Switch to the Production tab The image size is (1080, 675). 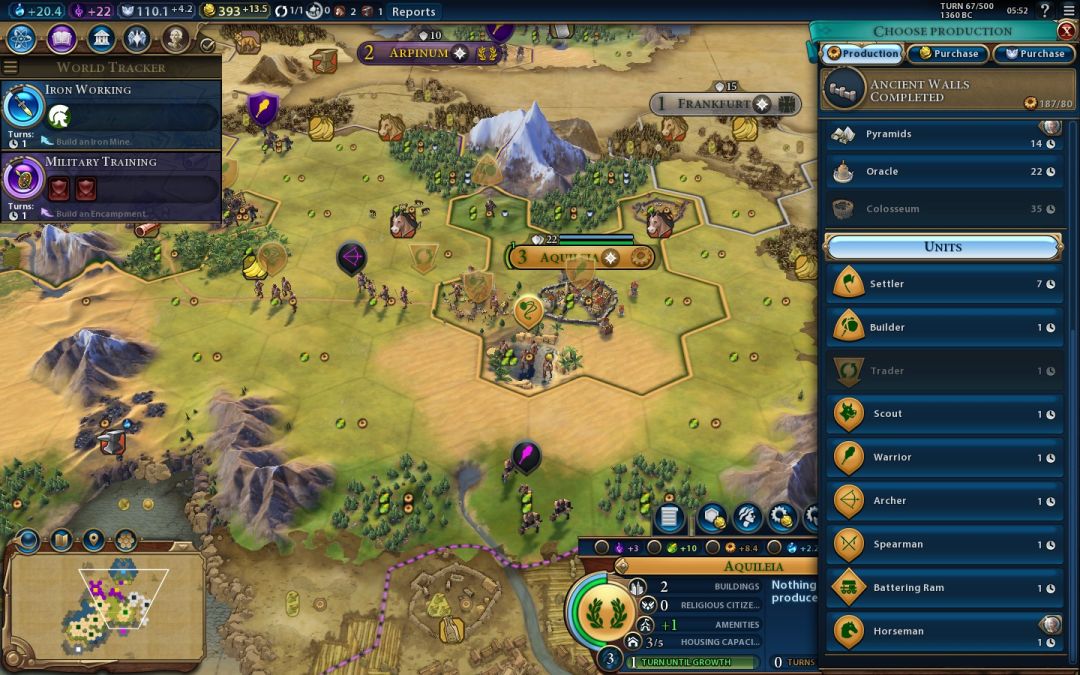pos(862,54)
